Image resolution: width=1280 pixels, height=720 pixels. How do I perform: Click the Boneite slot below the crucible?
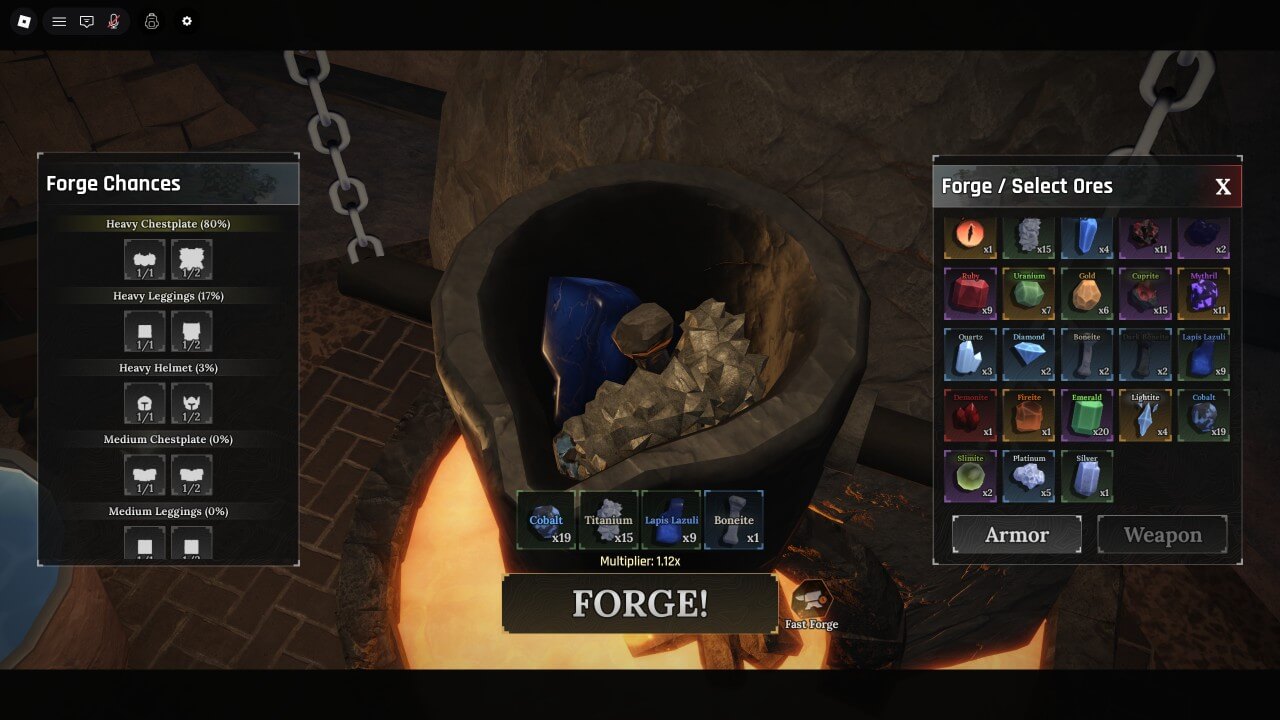click(x=733, y=520)
